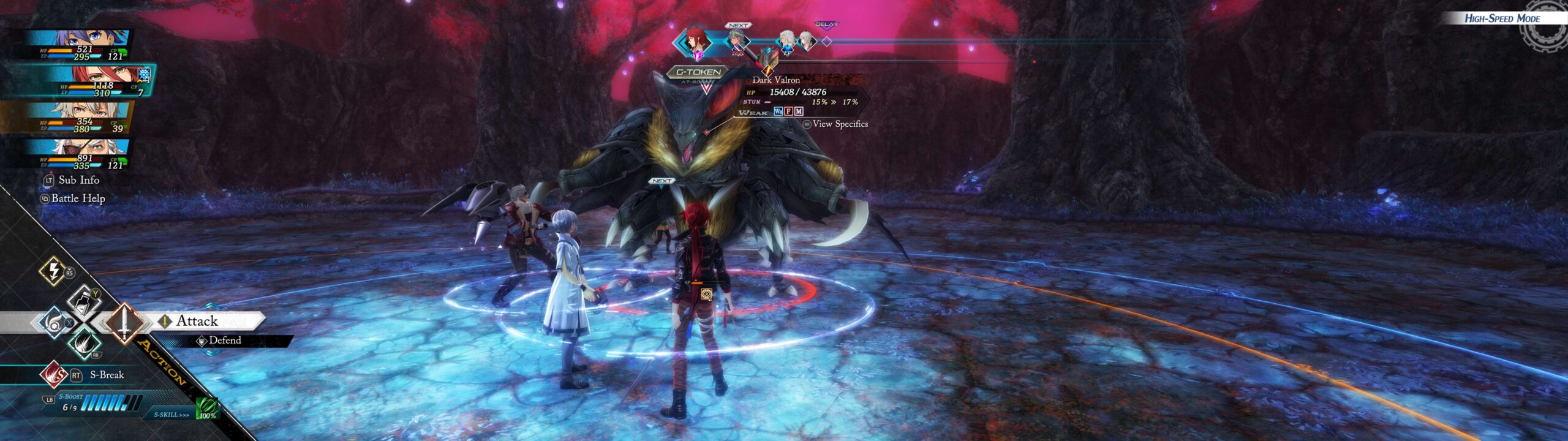Open Battle Help
The height and width of the screenshot is (441, 1568).
(78, 198)
